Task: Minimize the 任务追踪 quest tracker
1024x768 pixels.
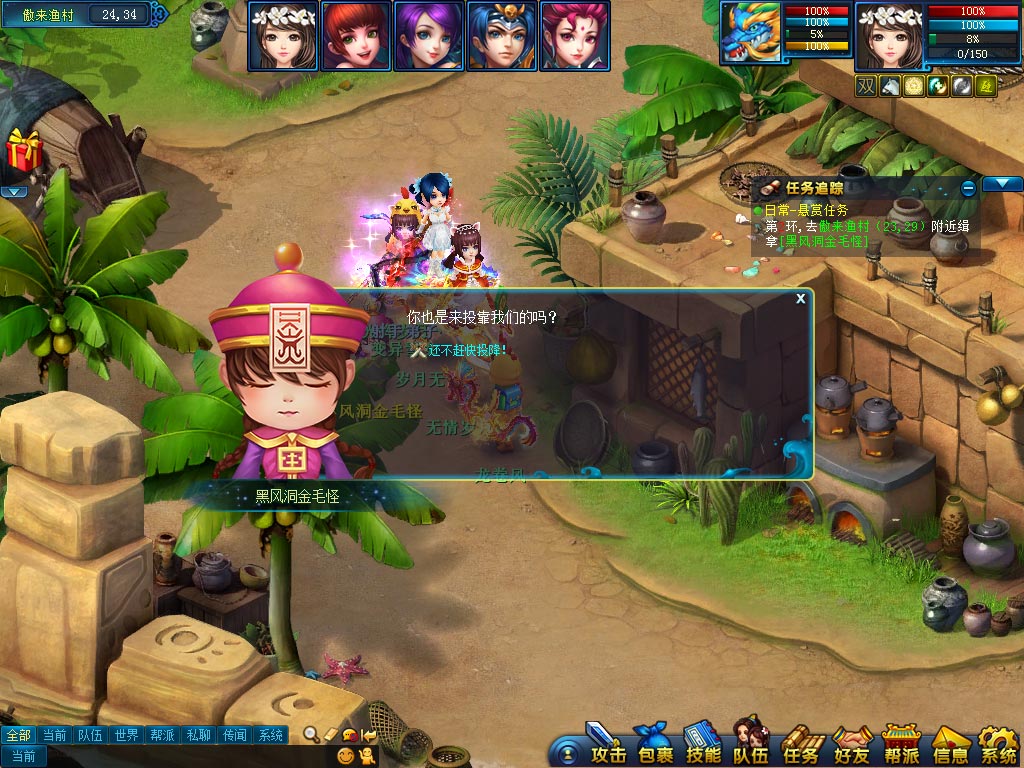Action: click(968, 188)
